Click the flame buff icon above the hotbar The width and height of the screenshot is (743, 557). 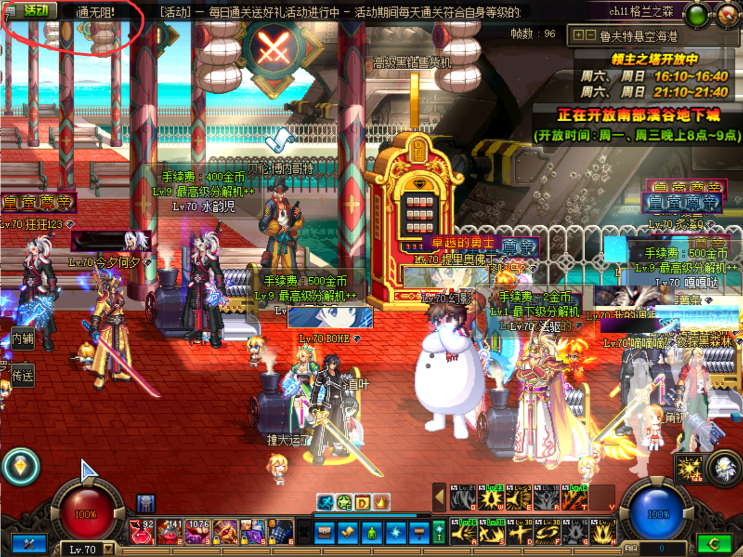(380, 502)
